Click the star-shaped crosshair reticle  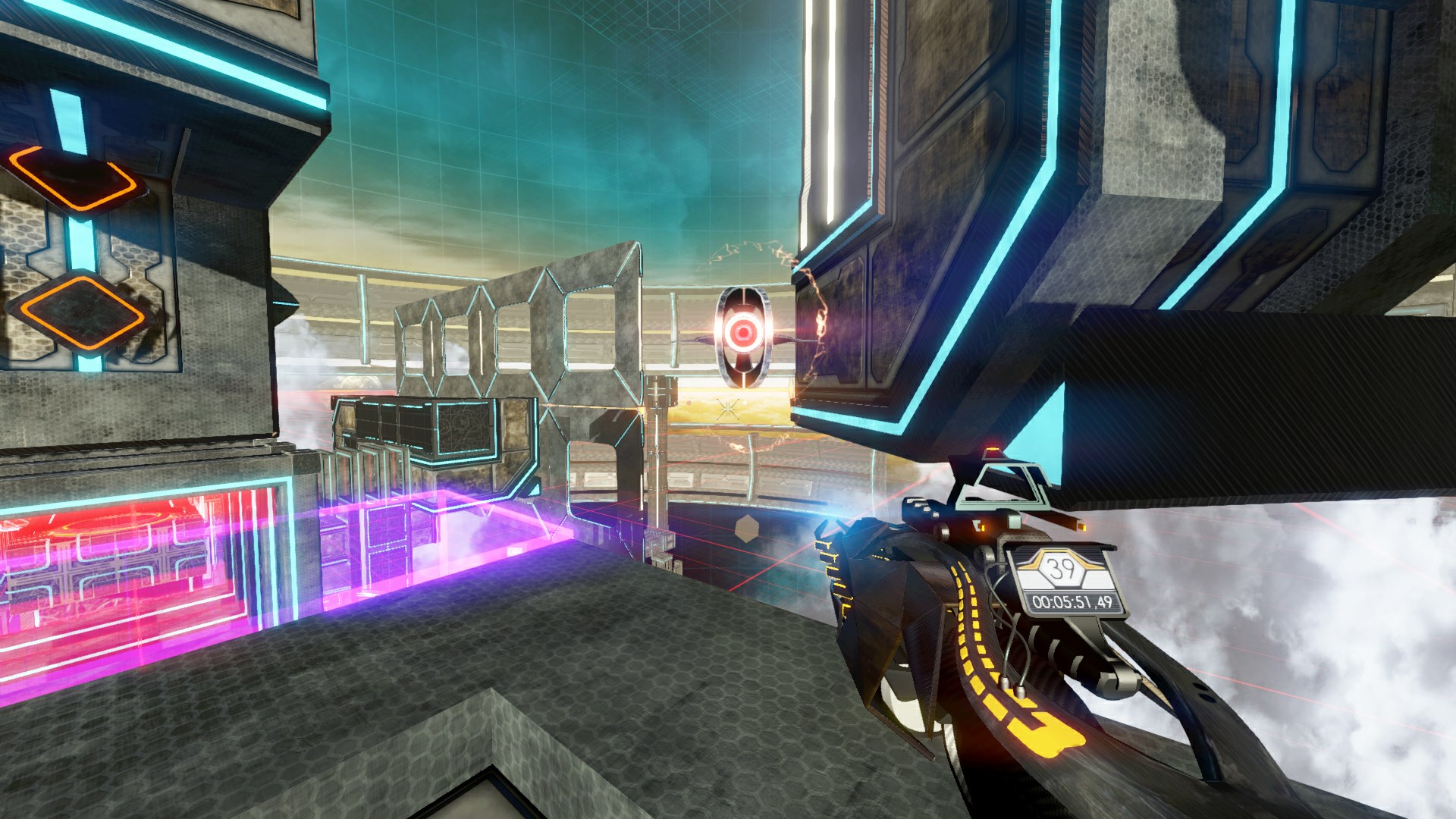[x=729, y=410]
